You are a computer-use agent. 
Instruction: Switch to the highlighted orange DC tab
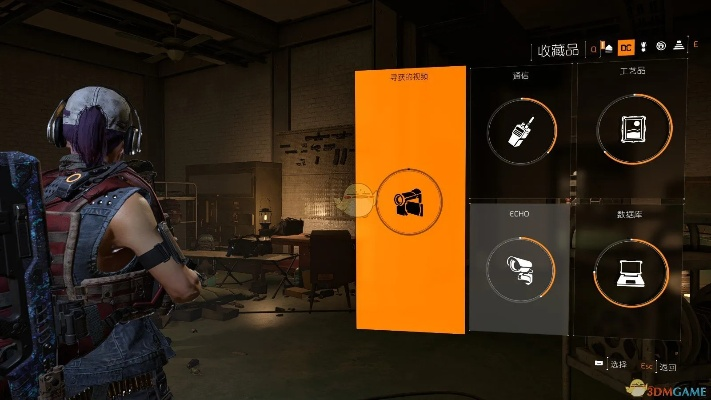tap(625, 47)
